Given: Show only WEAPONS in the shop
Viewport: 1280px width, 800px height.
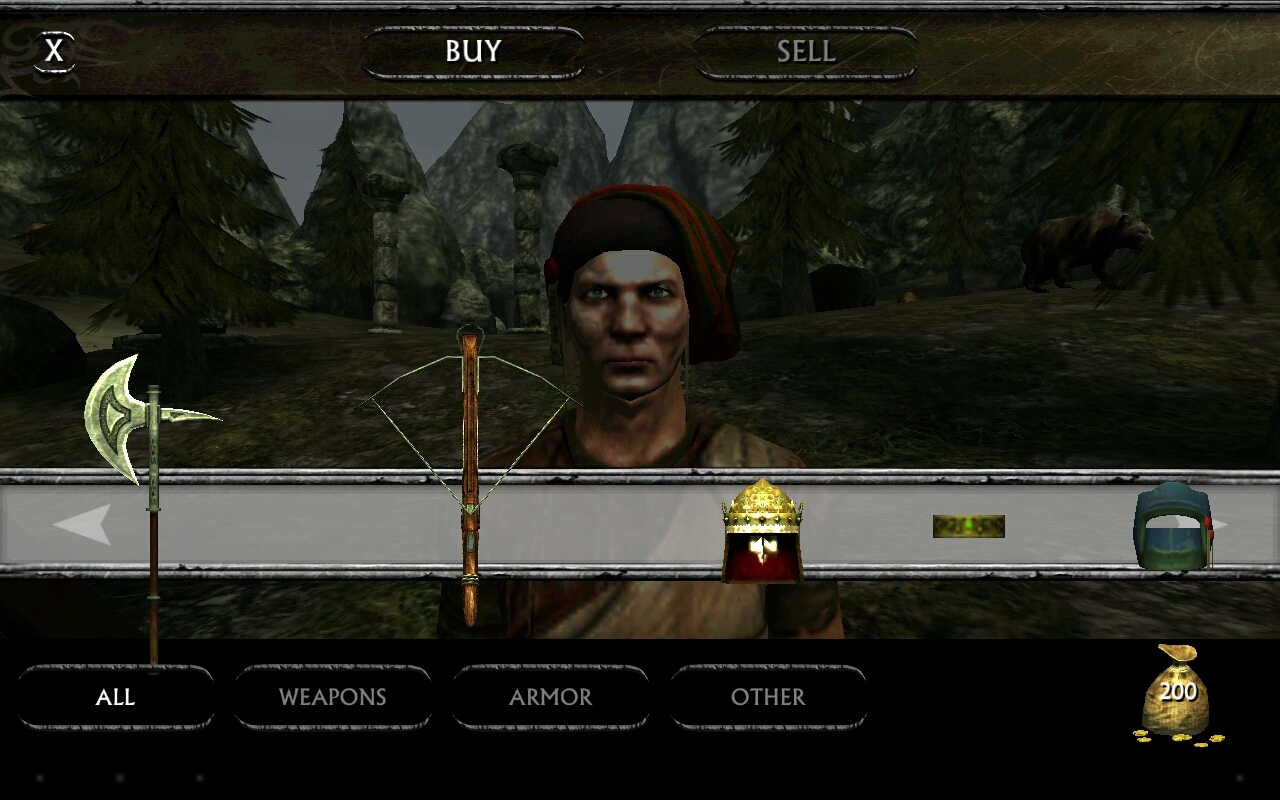Looking at the screenshot, I should click(333, 697).
